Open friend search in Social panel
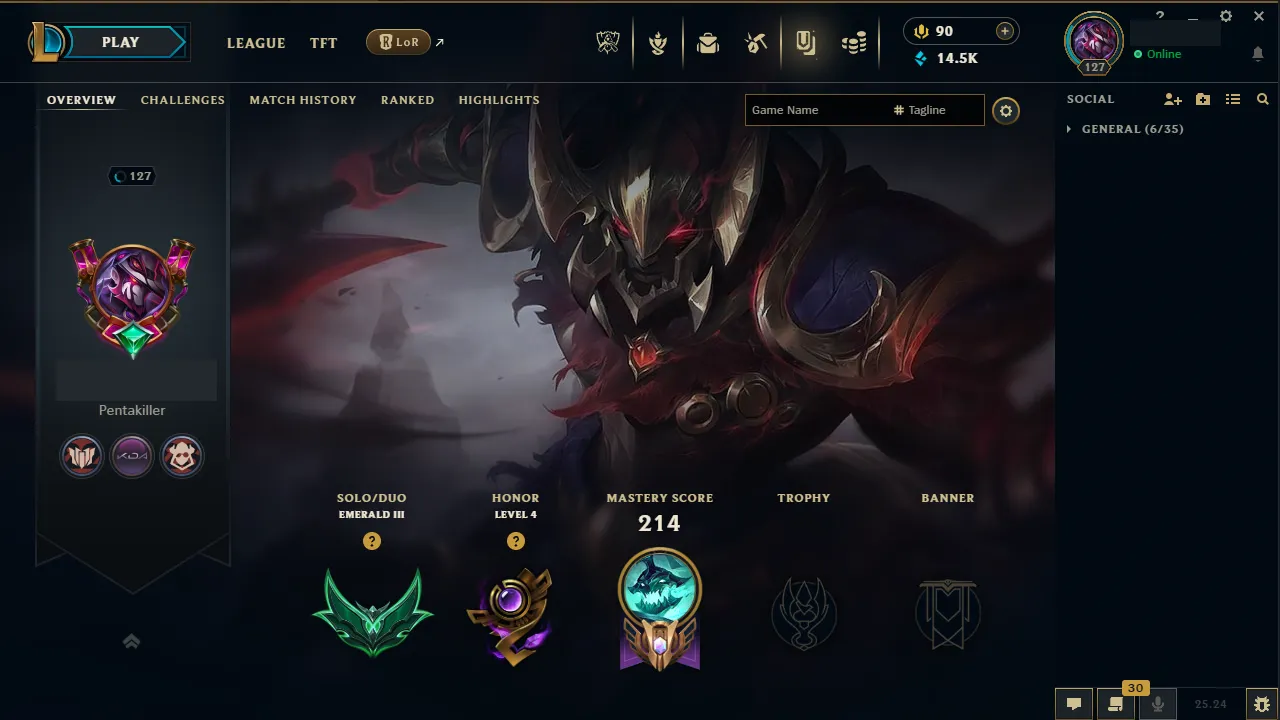Viewport: 1280px width, 720px height. click(1262, 99)
